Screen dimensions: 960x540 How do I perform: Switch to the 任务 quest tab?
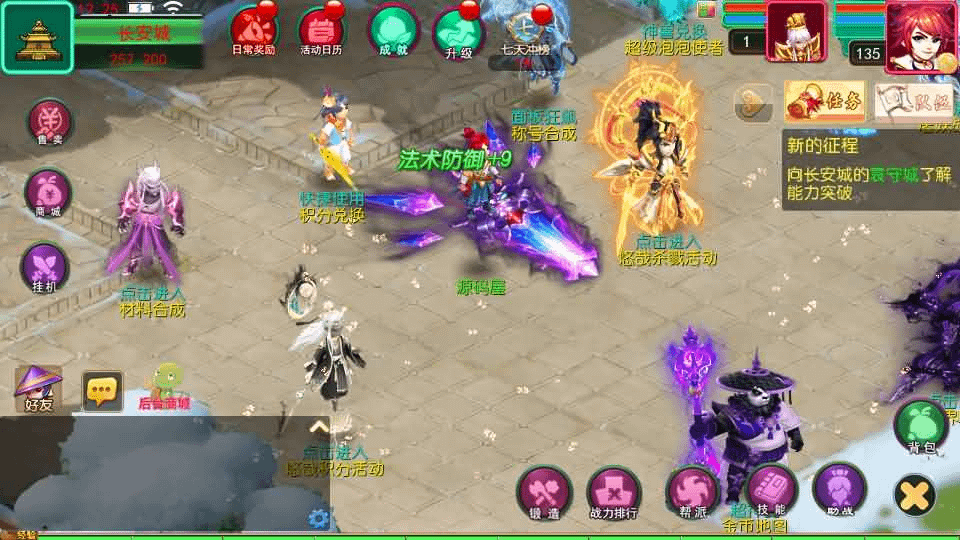tap(825, 100)
